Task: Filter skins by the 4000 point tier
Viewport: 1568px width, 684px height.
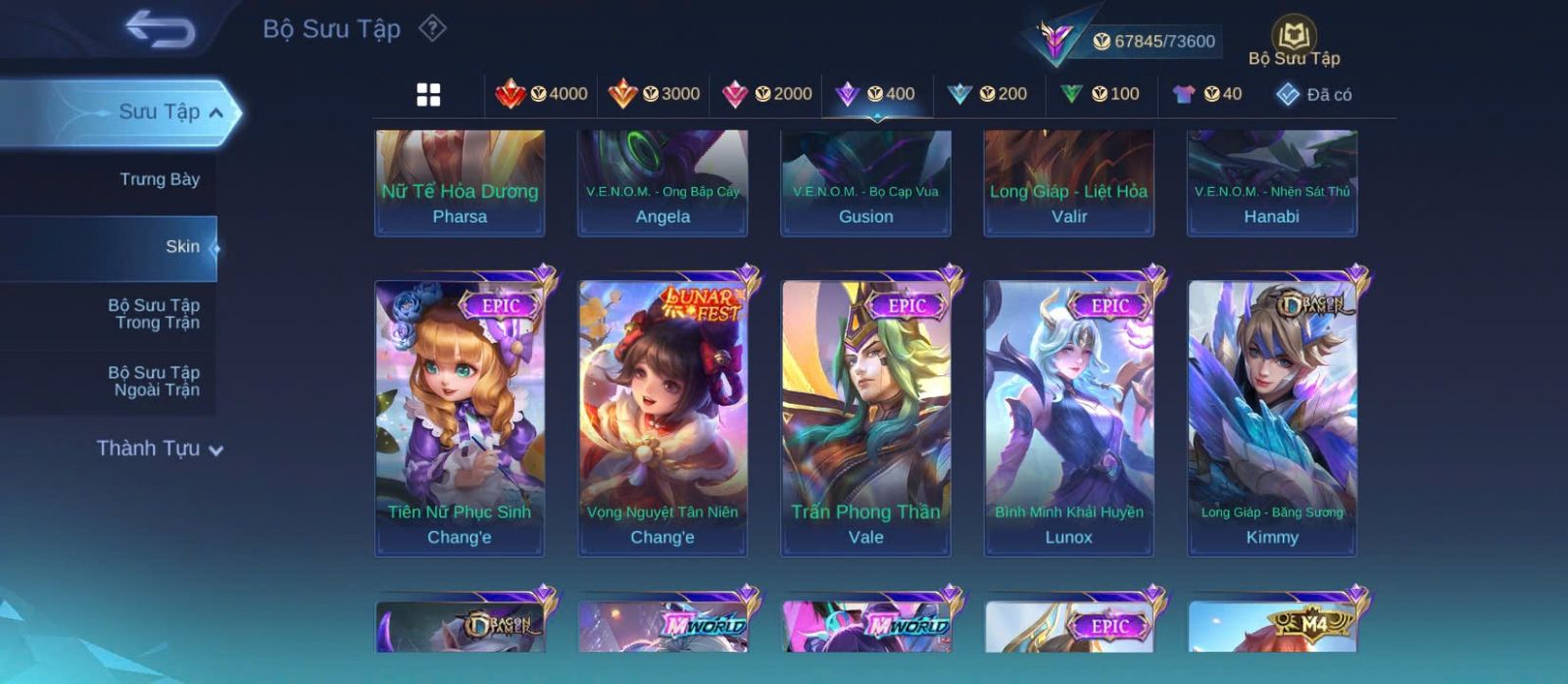Action: click(x=542, y=94)
